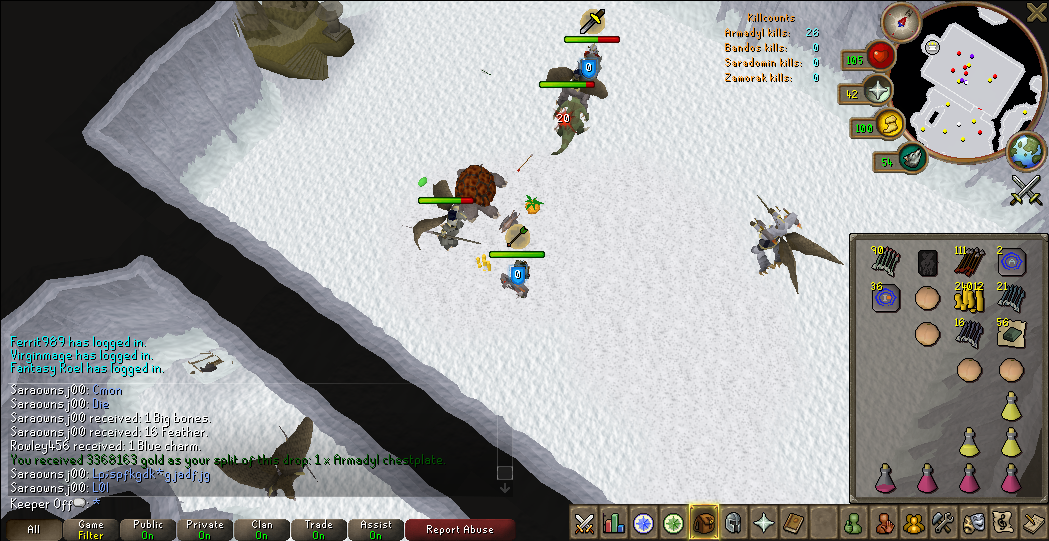Open the Magic spellbook tab
Viewport: 1049px width, 541px height.
point(793,522)
